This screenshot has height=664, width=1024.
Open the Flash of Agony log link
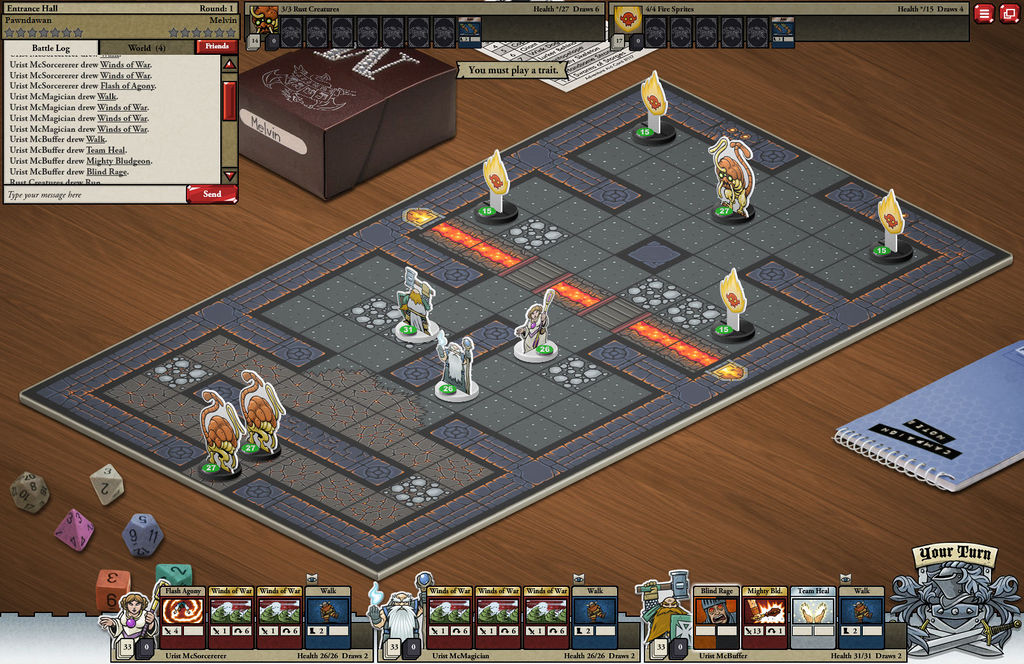[x=126, y=86]
